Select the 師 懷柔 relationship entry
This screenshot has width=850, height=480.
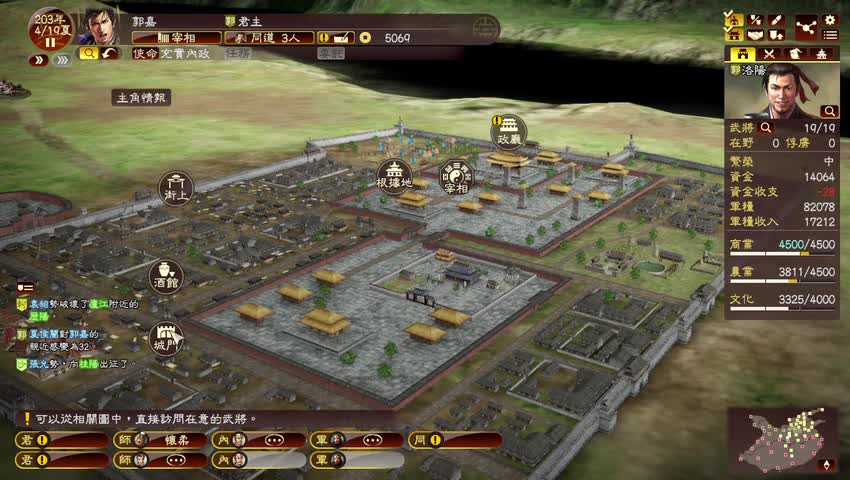click(160, 439)
